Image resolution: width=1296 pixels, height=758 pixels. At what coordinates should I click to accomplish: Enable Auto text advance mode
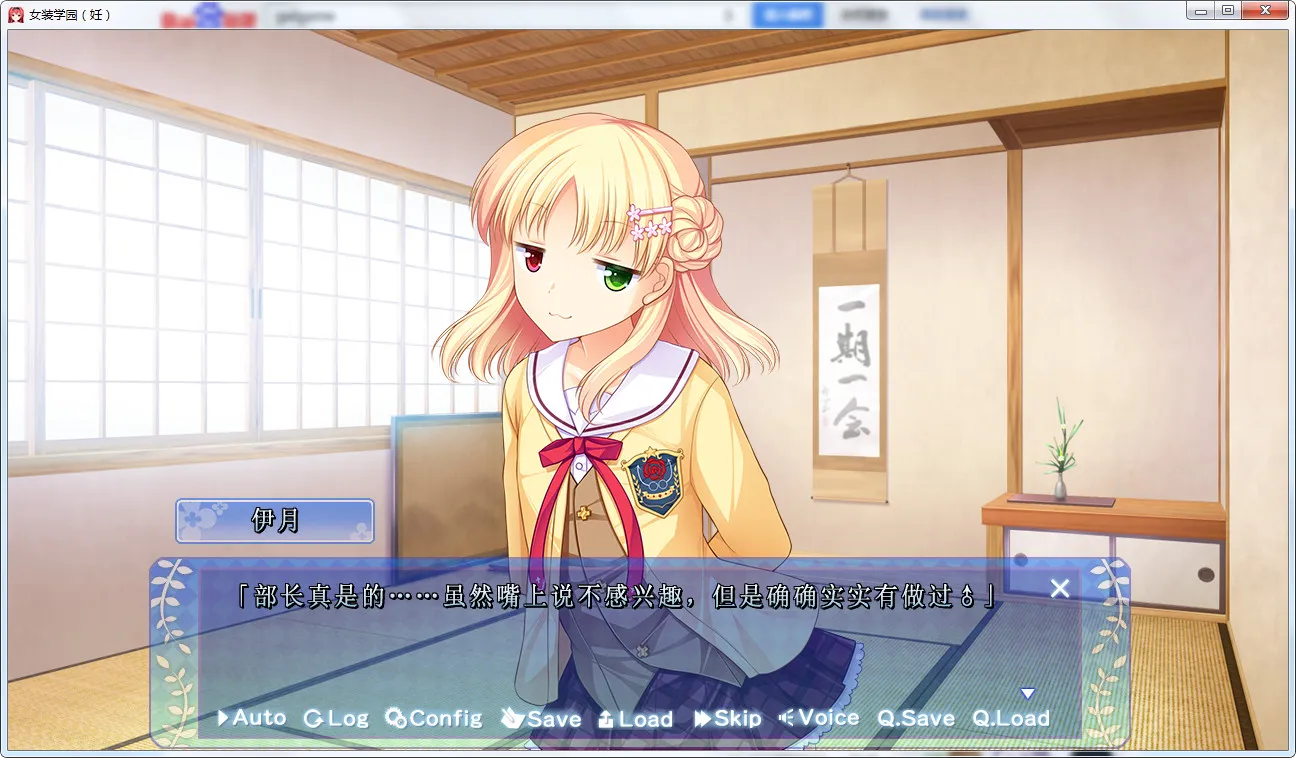pyautogui.click(x=252, y=718)
